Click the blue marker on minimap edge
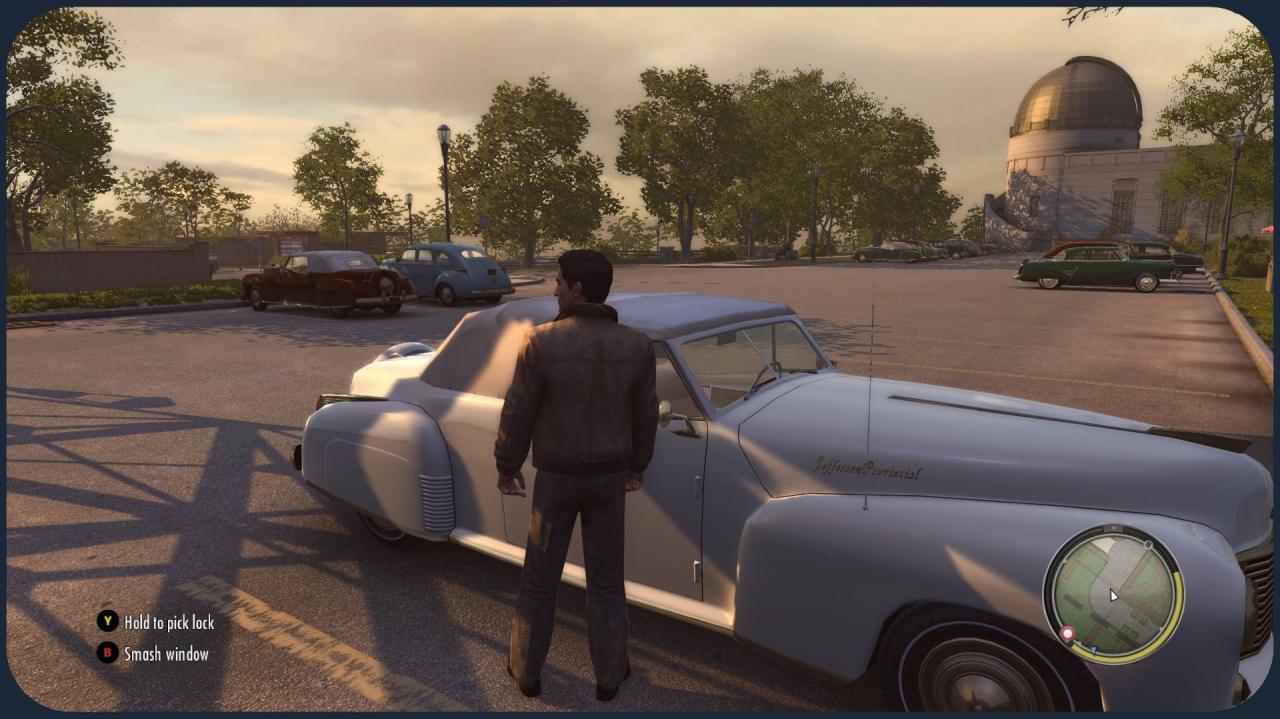This screenshot has height=719, width=1280. 1092,650
